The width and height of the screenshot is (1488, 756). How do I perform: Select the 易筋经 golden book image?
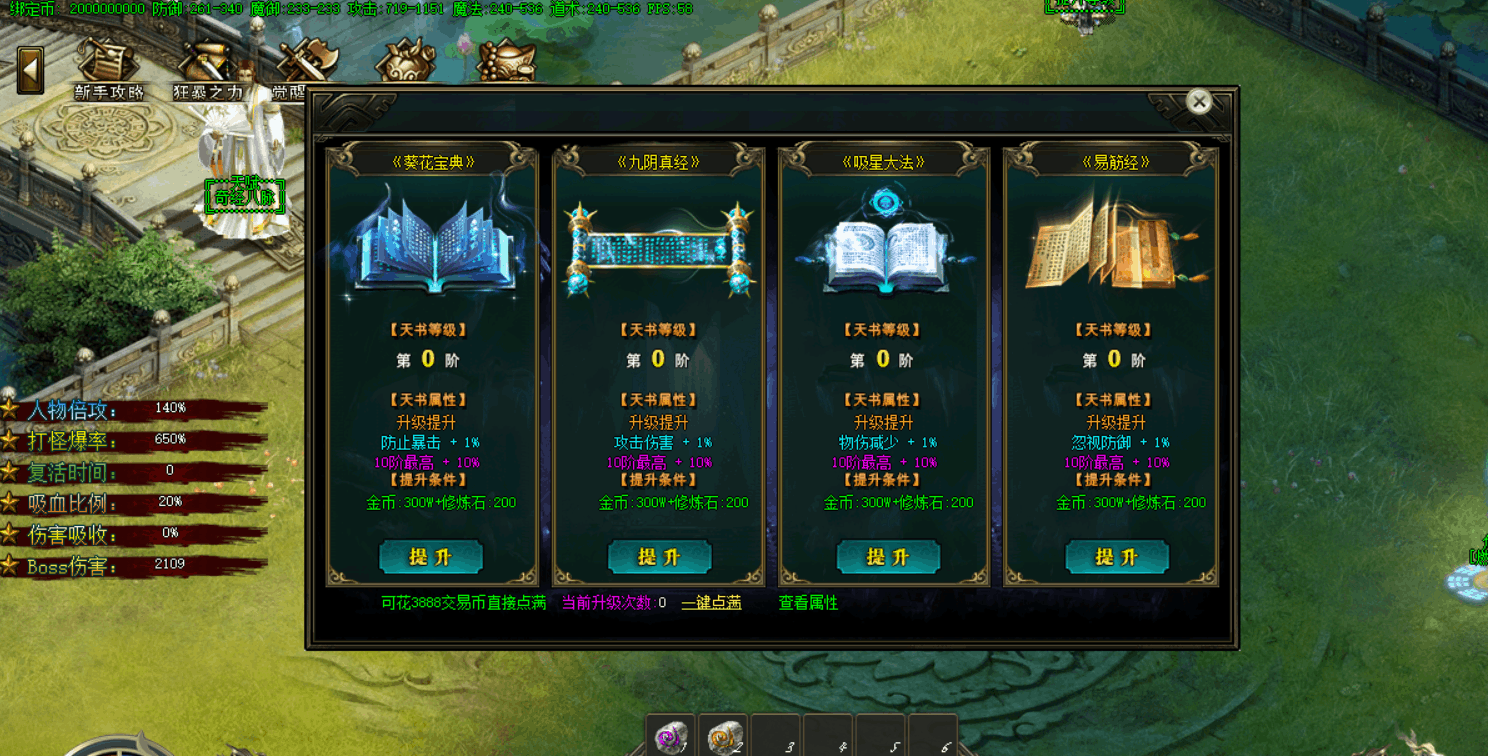click(x=1112, y=246)
